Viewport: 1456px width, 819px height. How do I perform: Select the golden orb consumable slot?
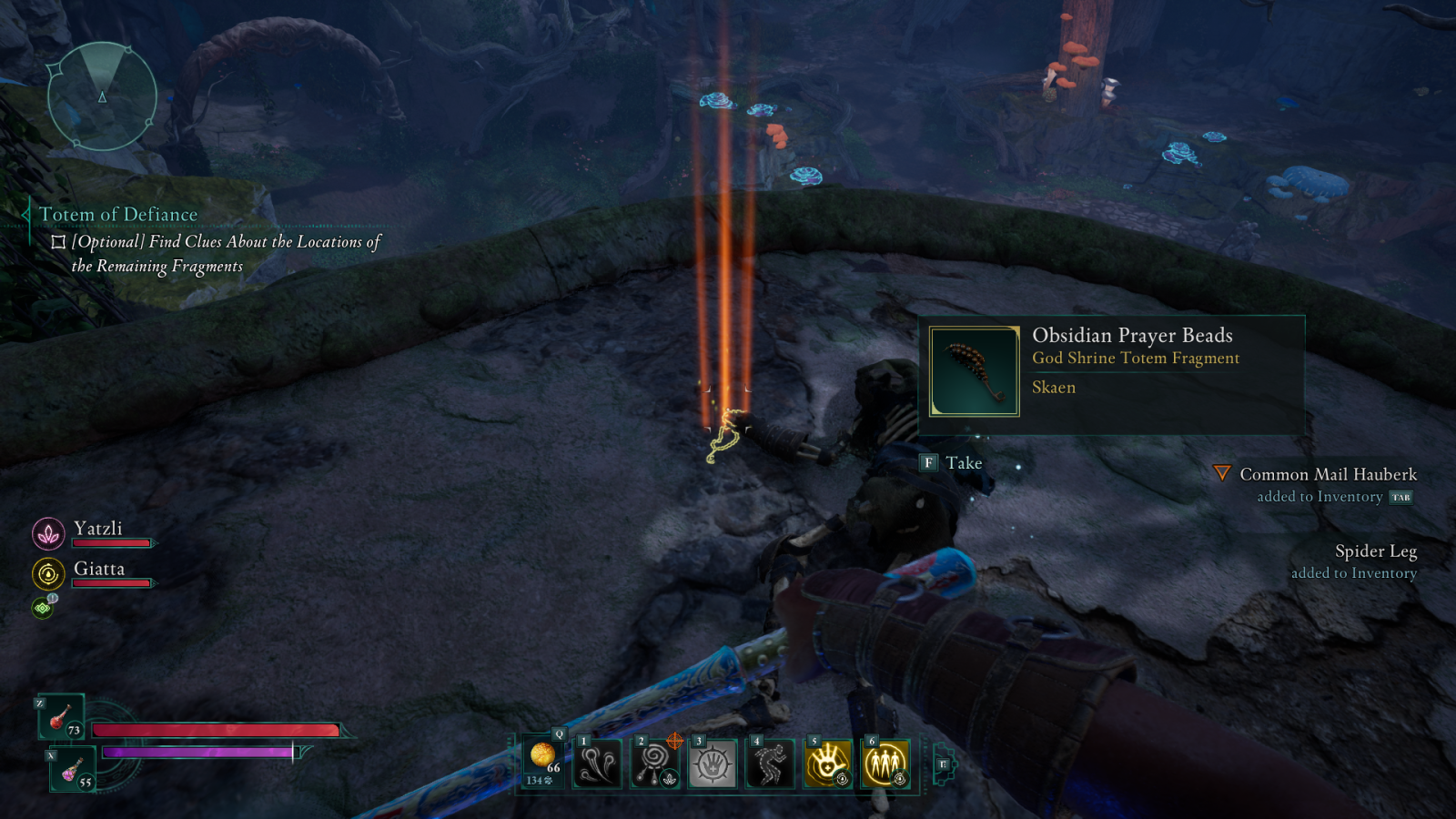coord(543,761)
